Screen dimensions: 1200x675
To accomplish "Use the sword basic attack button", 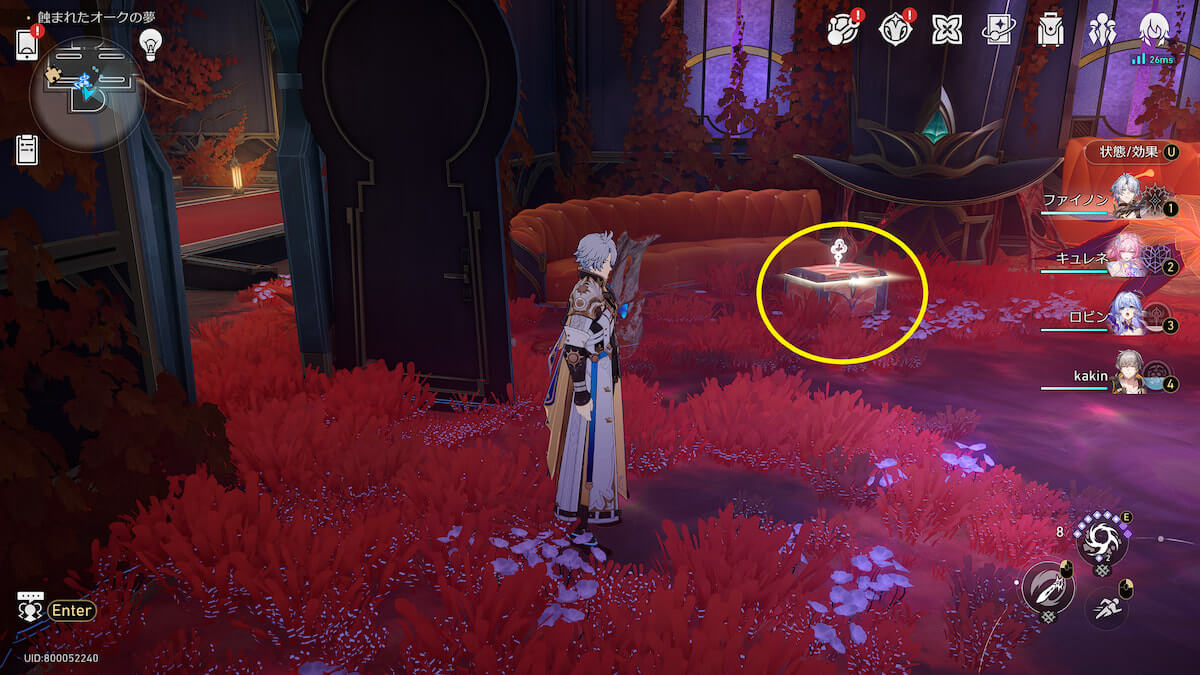I will pos(1047,588).
